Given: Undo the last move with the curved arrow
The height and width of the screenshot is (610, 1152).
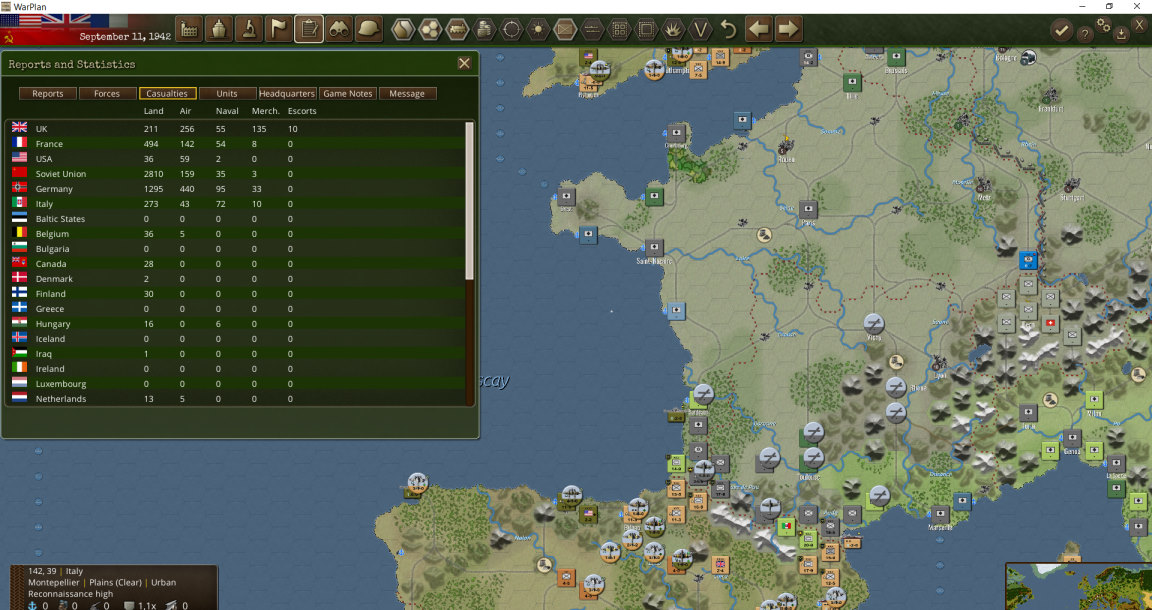Looking at the screenshot, I should click(x=729, y=29).
